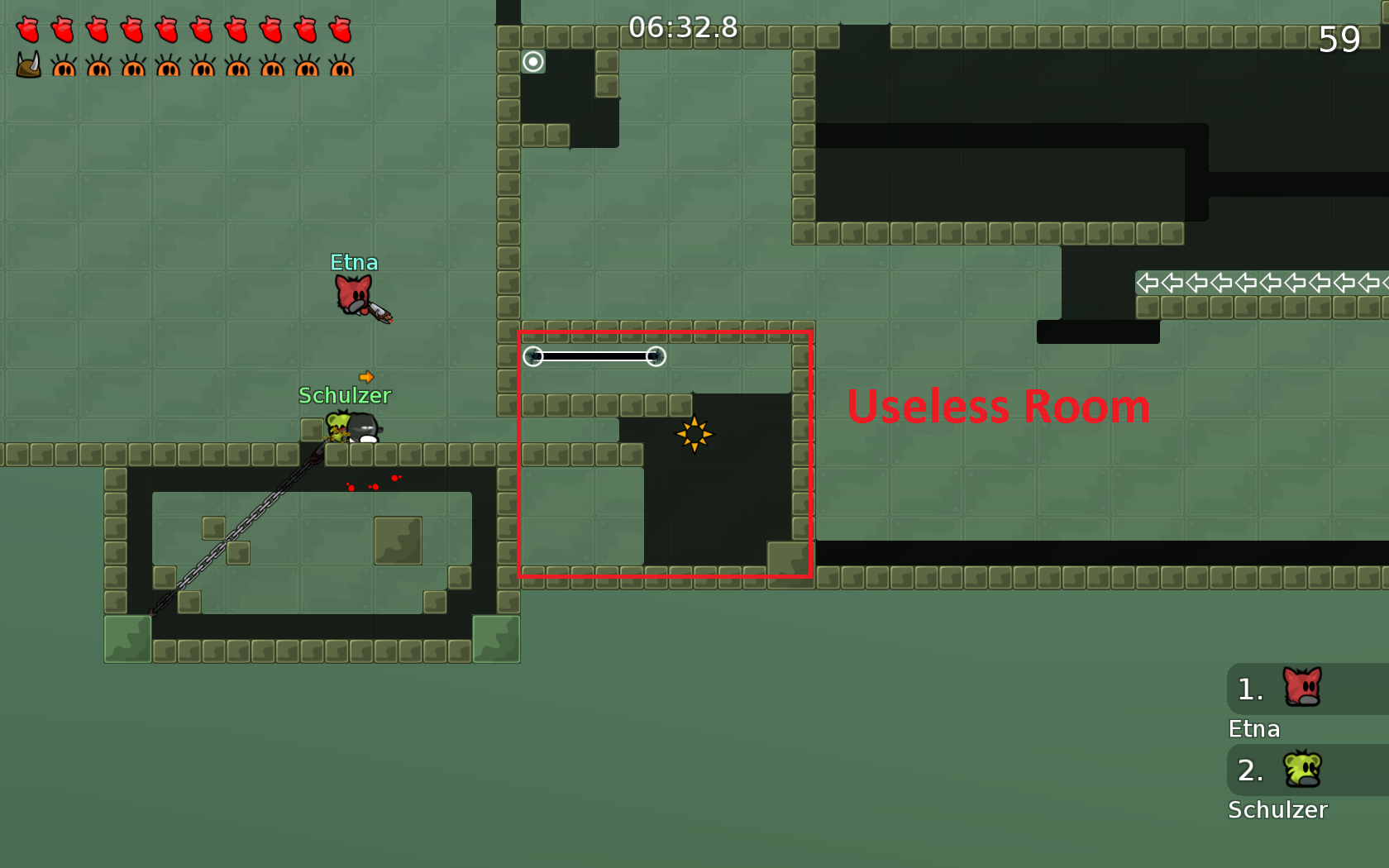Click Schulzer's green tee avatar on the scoreboard
Viewport: 1389px width, 868px height.
1305,769
